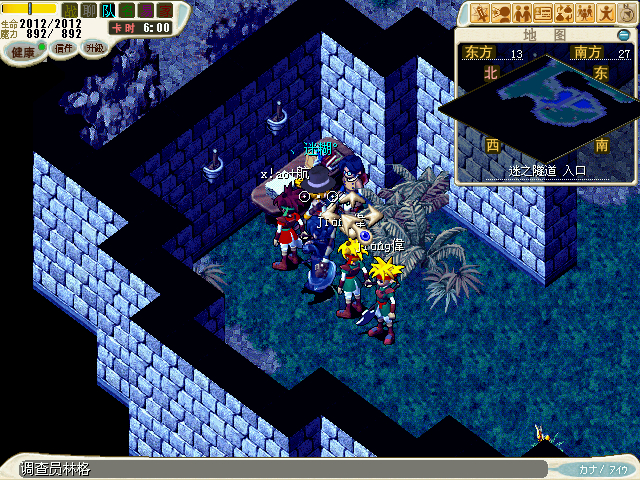The height and width of the screenshot is (480, 640).
Task: Select the duel icon with crossed swords
Action: point(479,13)
